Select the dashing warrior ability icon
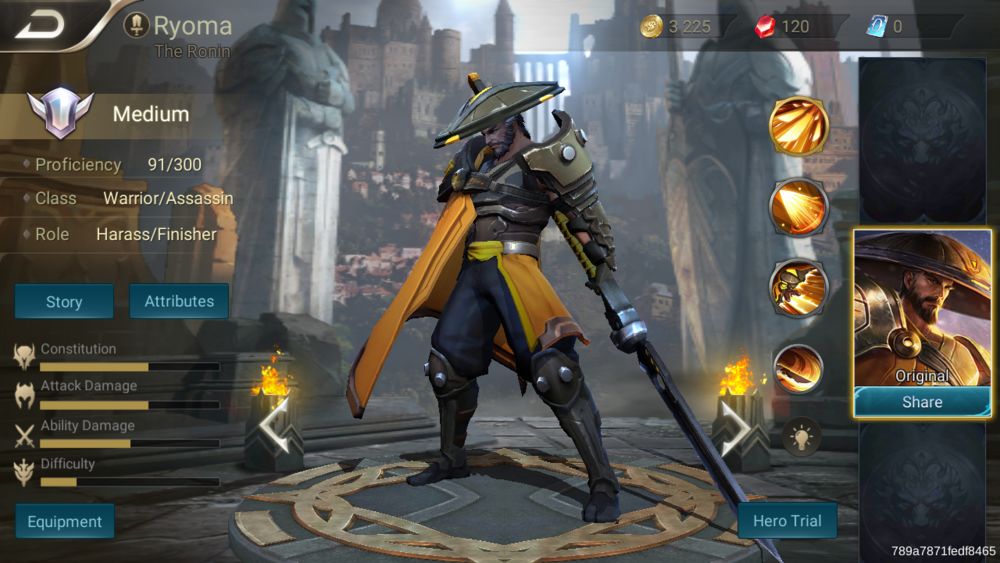 [798, 287]
